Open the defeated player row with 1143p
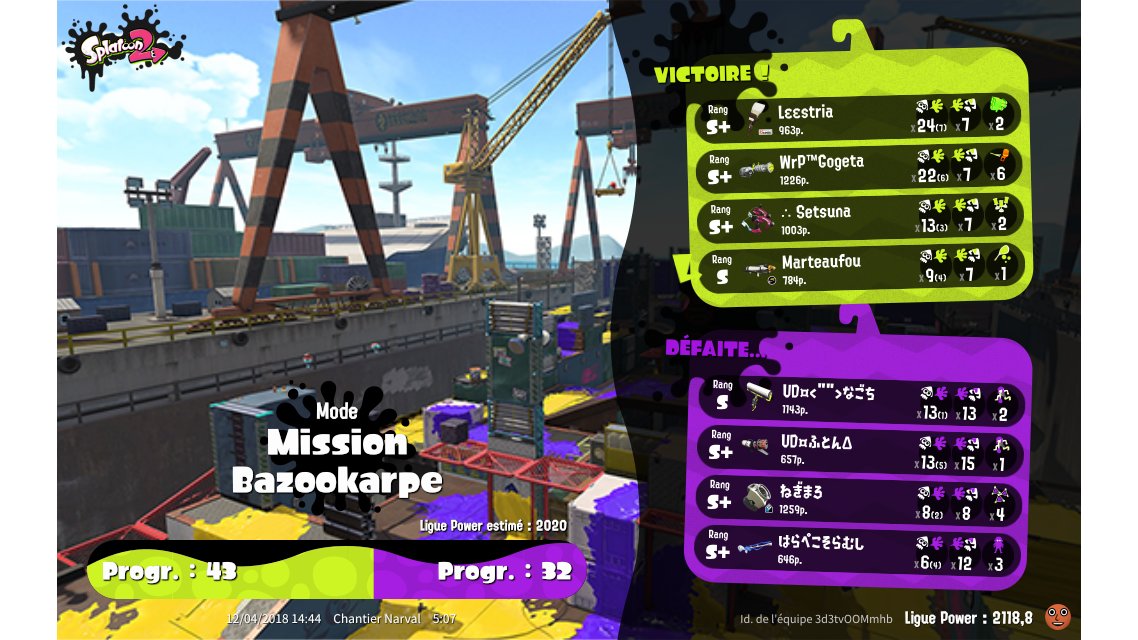Image resolution: width=1138 pixels, height=640 pixels. pos(860,400)
